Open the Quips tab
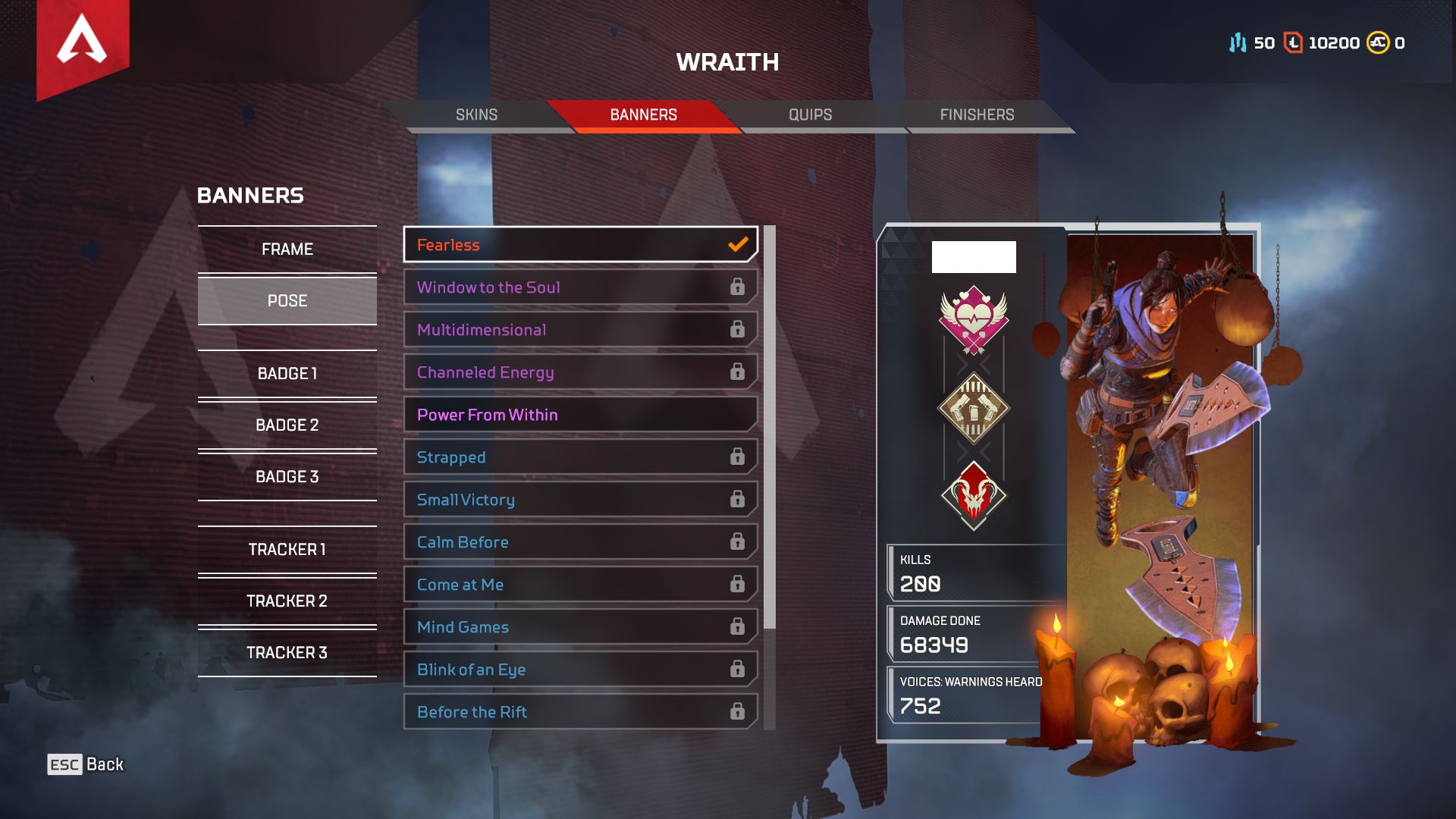 810,115
